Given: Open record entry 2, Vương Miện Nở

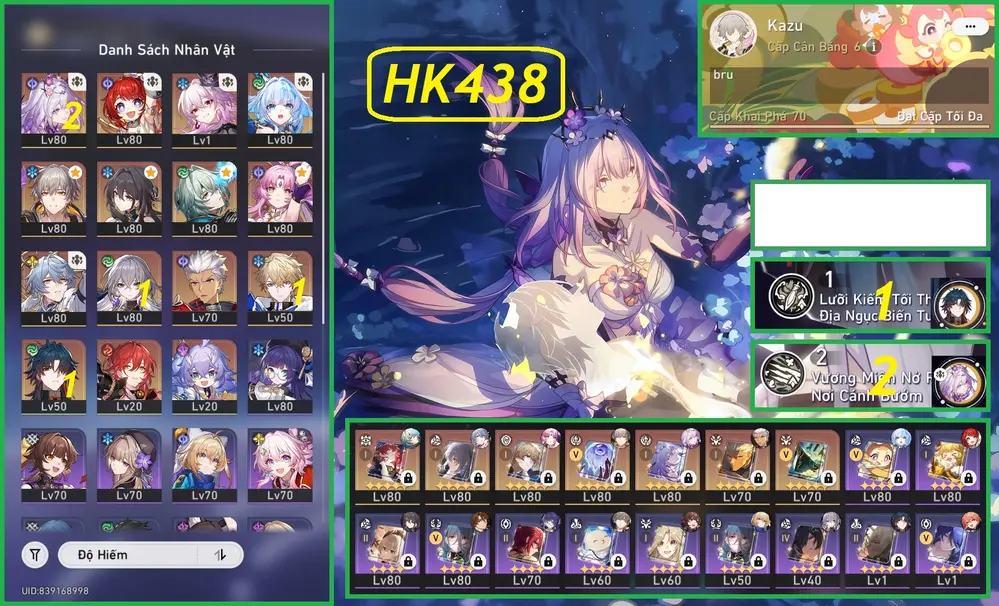Looking at the screenshot, I should point(870,377).
